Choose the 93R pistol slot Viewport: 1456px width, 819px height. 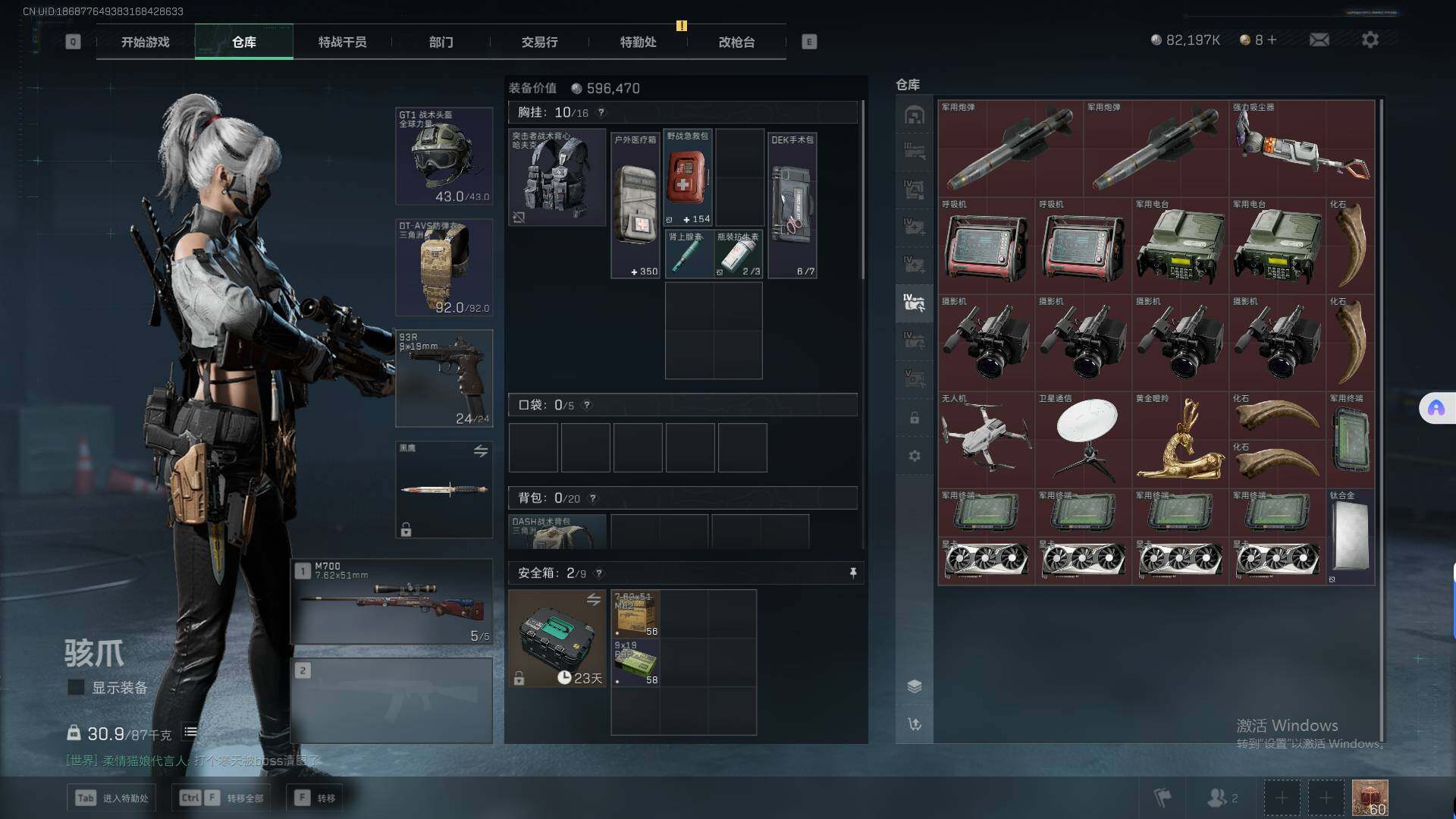click(444, 378)
